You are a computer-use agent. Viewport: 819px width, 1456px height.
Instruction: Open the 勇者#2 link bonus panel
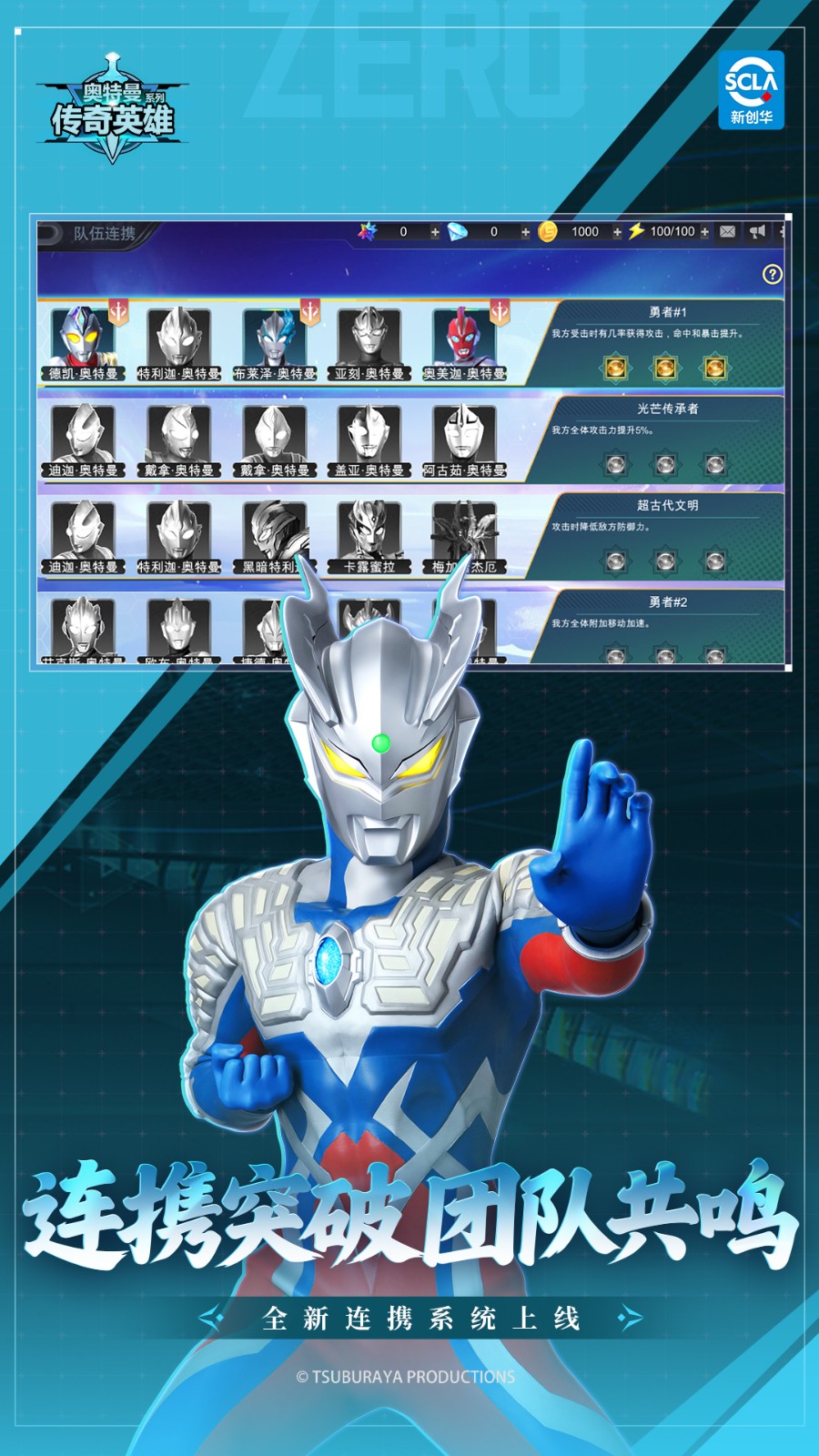[667, 626]
